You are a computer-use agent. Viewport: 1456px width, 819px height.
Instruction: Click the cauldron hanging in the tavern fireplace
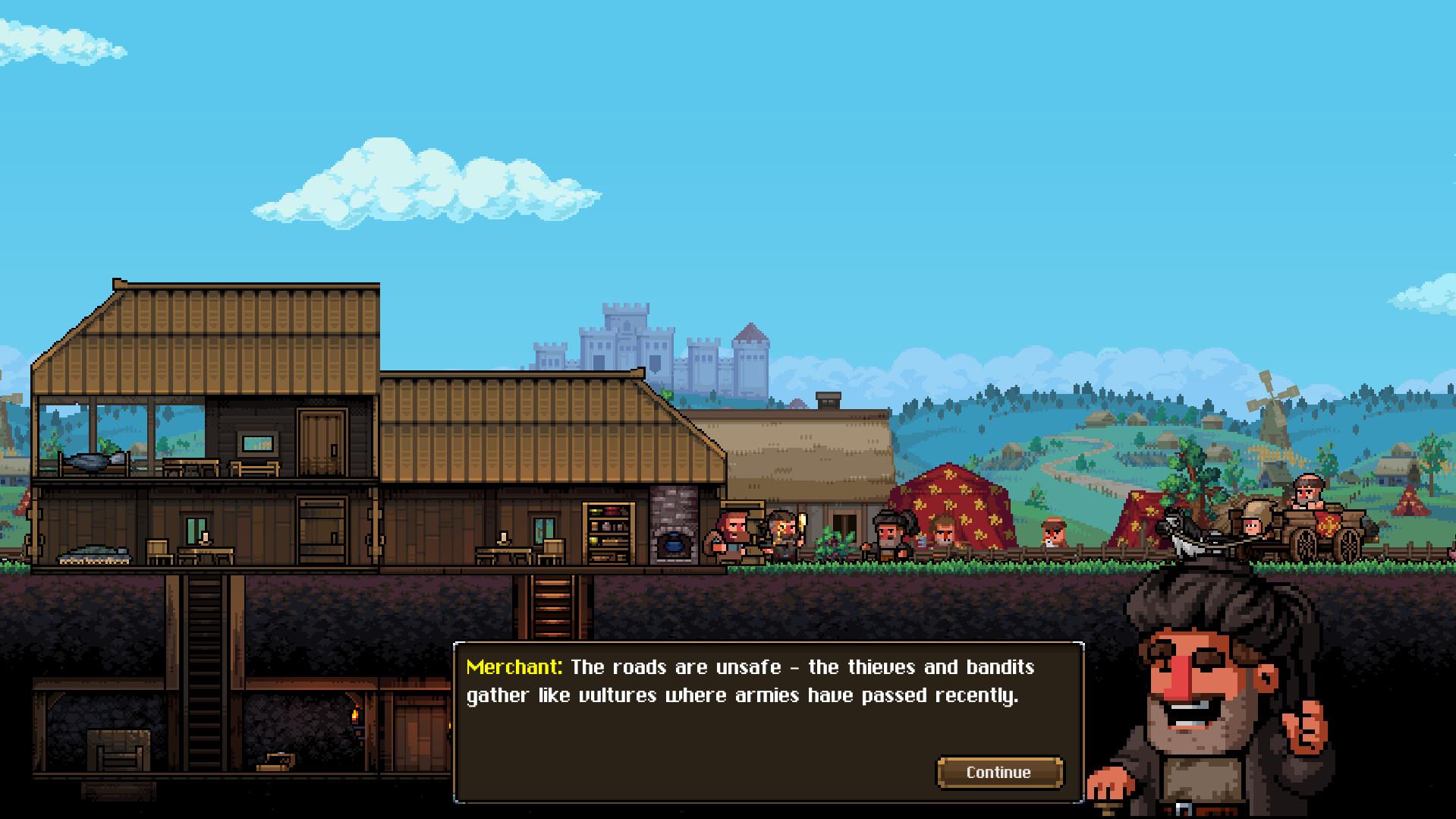pyautogui.click(x=674, y=543)
